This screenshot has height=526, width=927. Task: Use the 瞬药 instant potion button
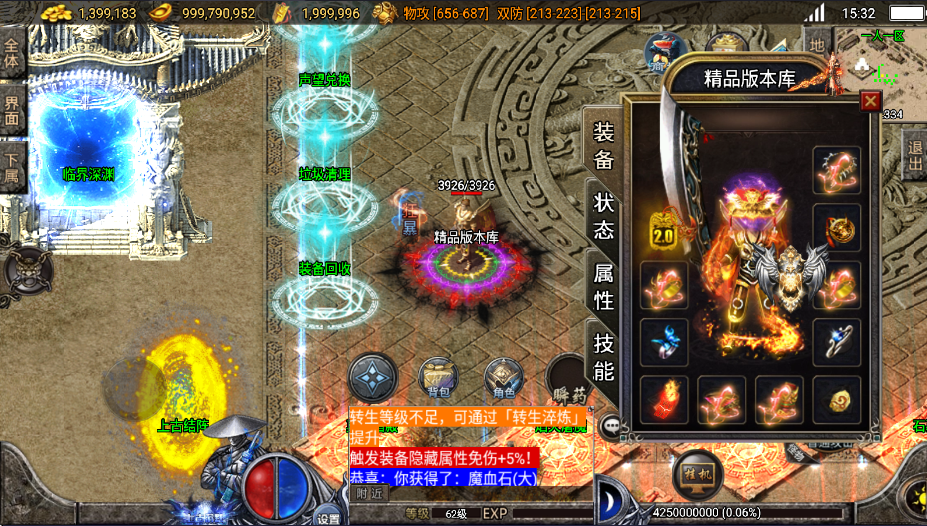point(566,380)
